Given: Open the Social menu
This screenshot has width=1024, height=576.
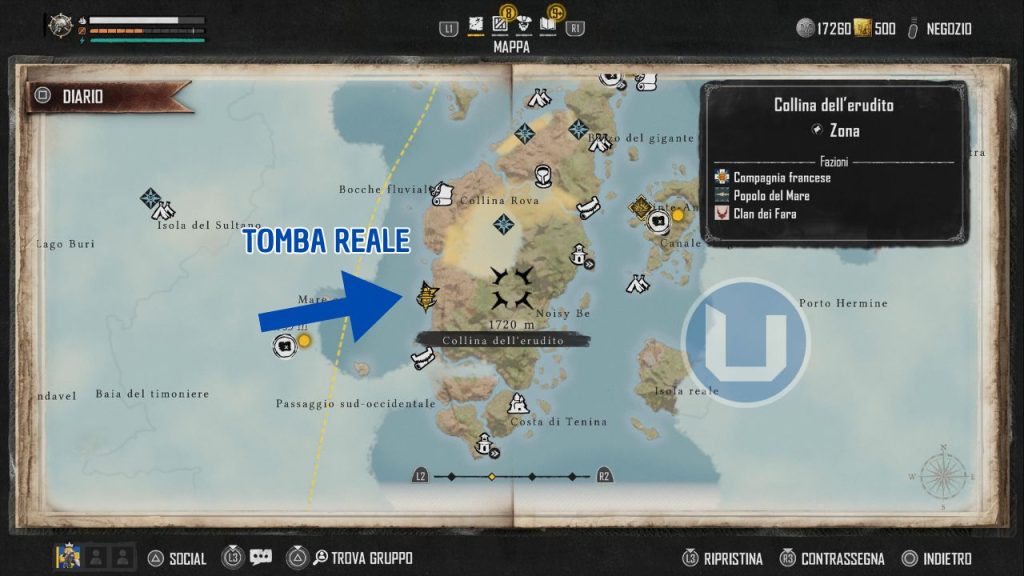Looking at the screenshot, I should [x=187, y=559].
